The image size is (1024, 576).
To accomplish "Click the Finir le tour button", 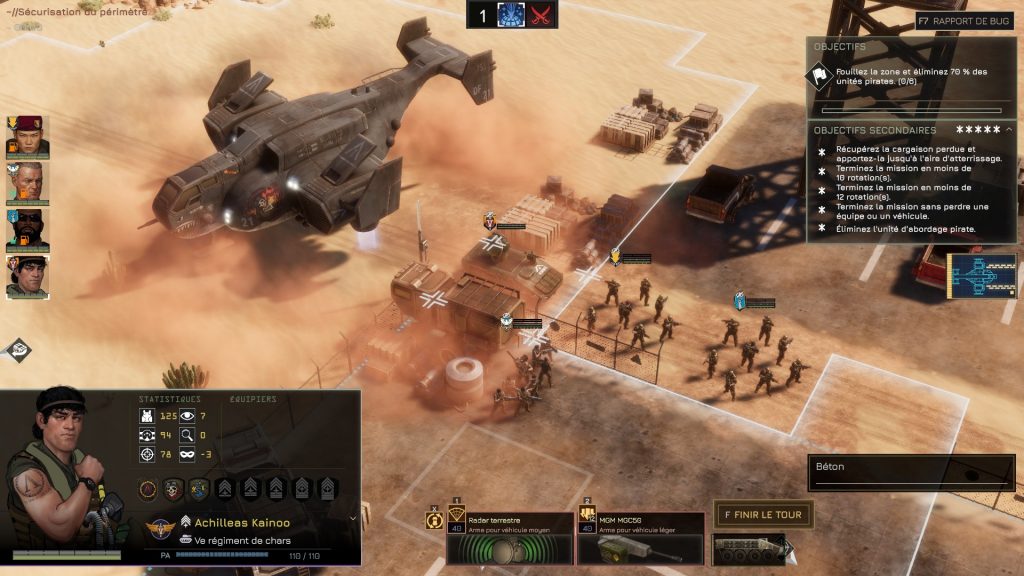I will [762, 515].
